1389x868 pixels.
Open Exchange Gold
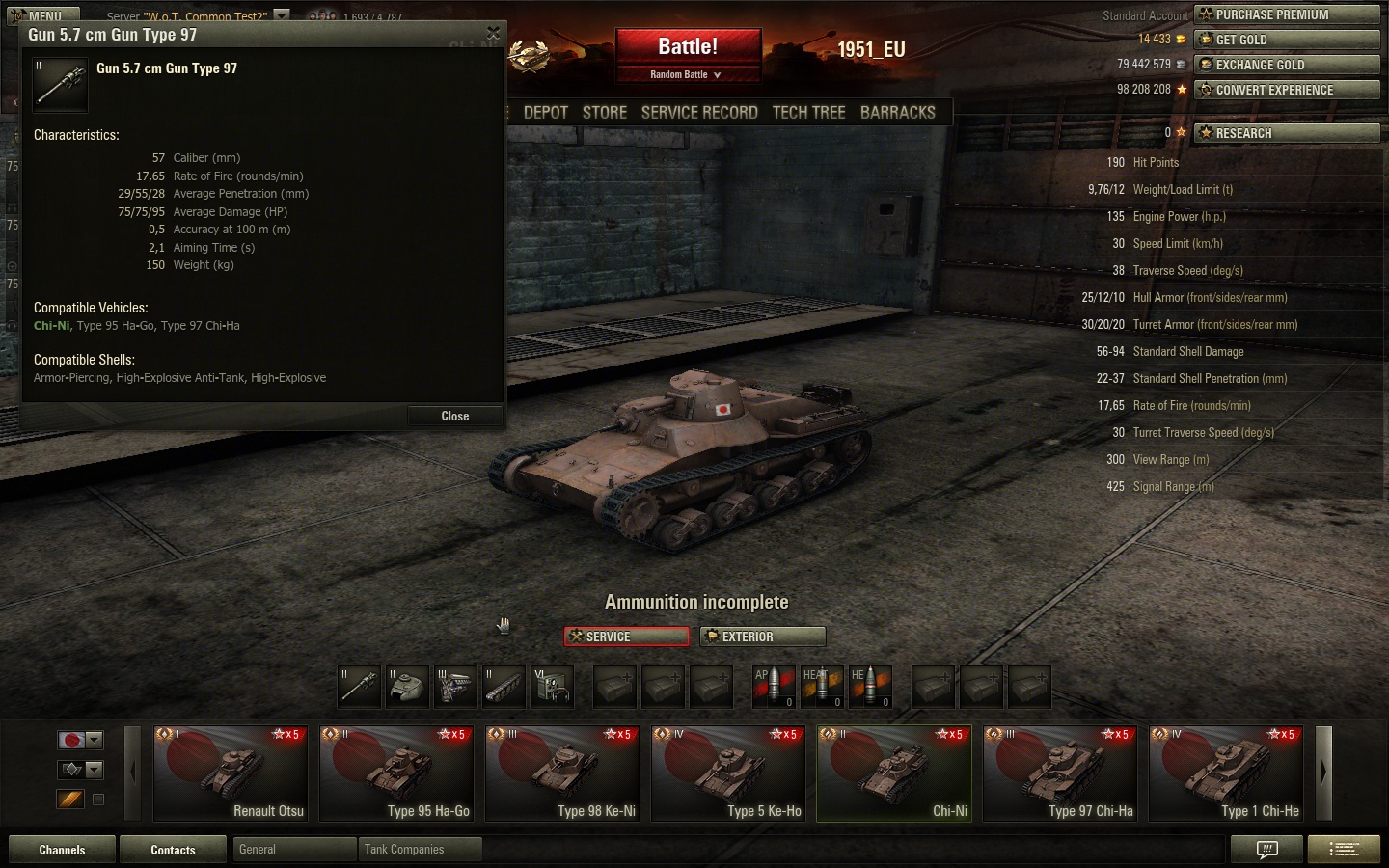pos(1287,65)
